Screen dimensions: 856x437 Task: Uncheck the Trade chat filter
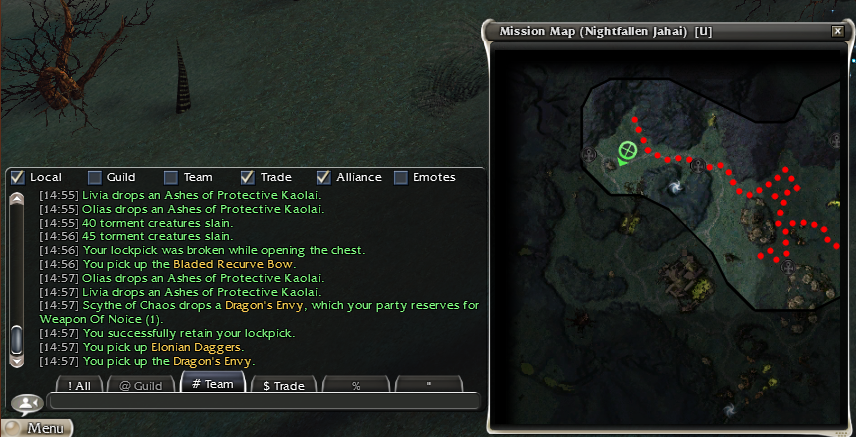[x=248, y=177]
